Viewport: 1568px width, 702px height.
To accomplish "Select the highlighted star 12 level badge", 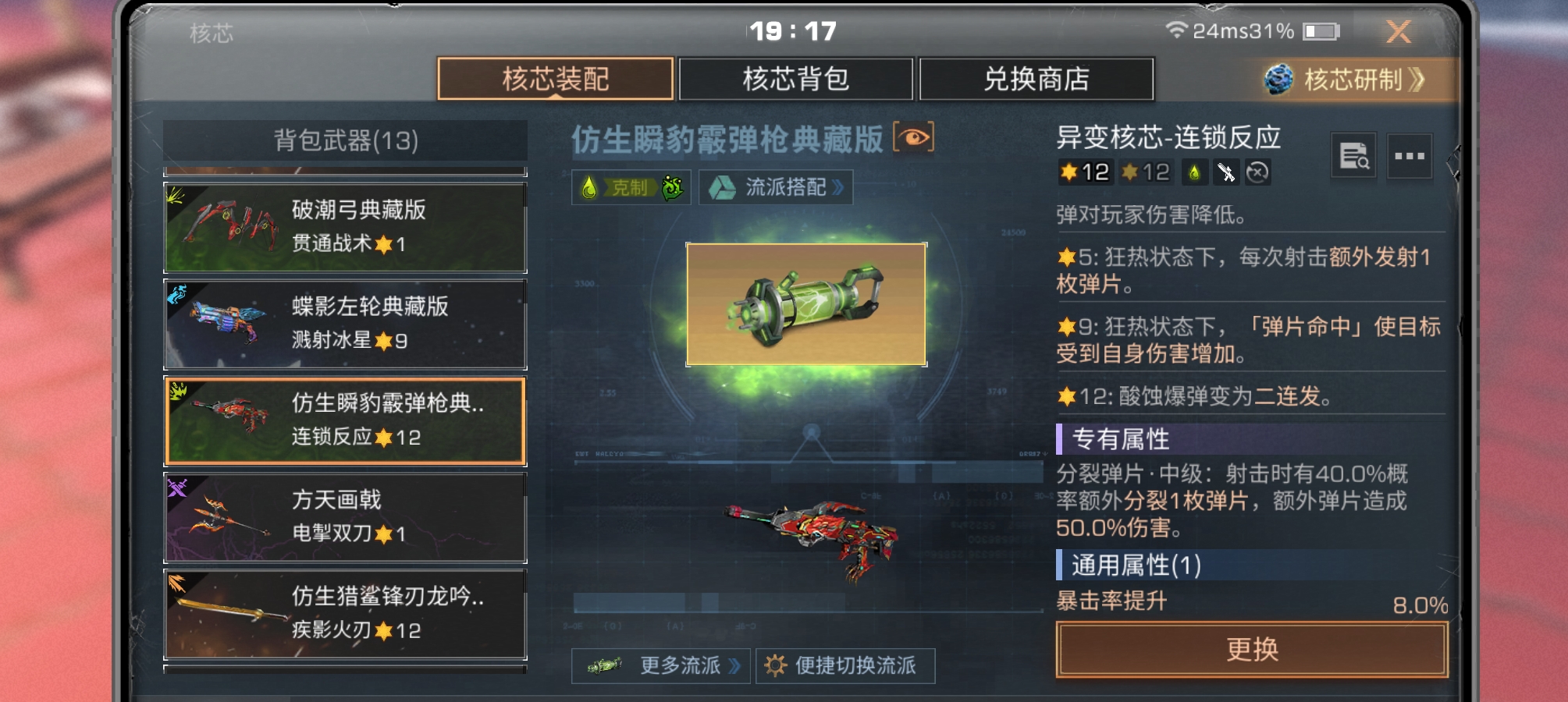I will 1084,172.
